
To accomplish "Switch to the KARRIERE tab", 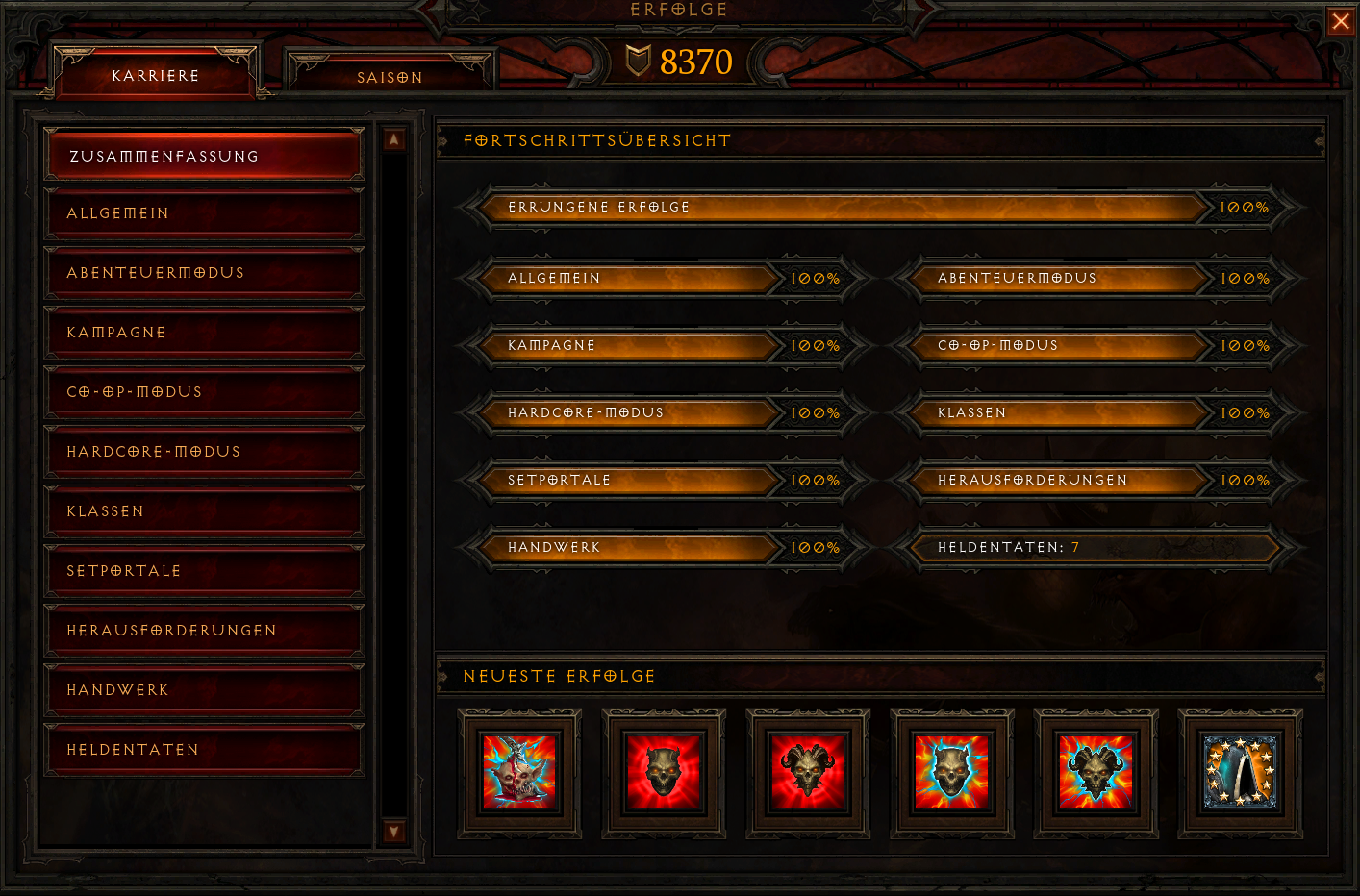I will (x=156, y=74).
